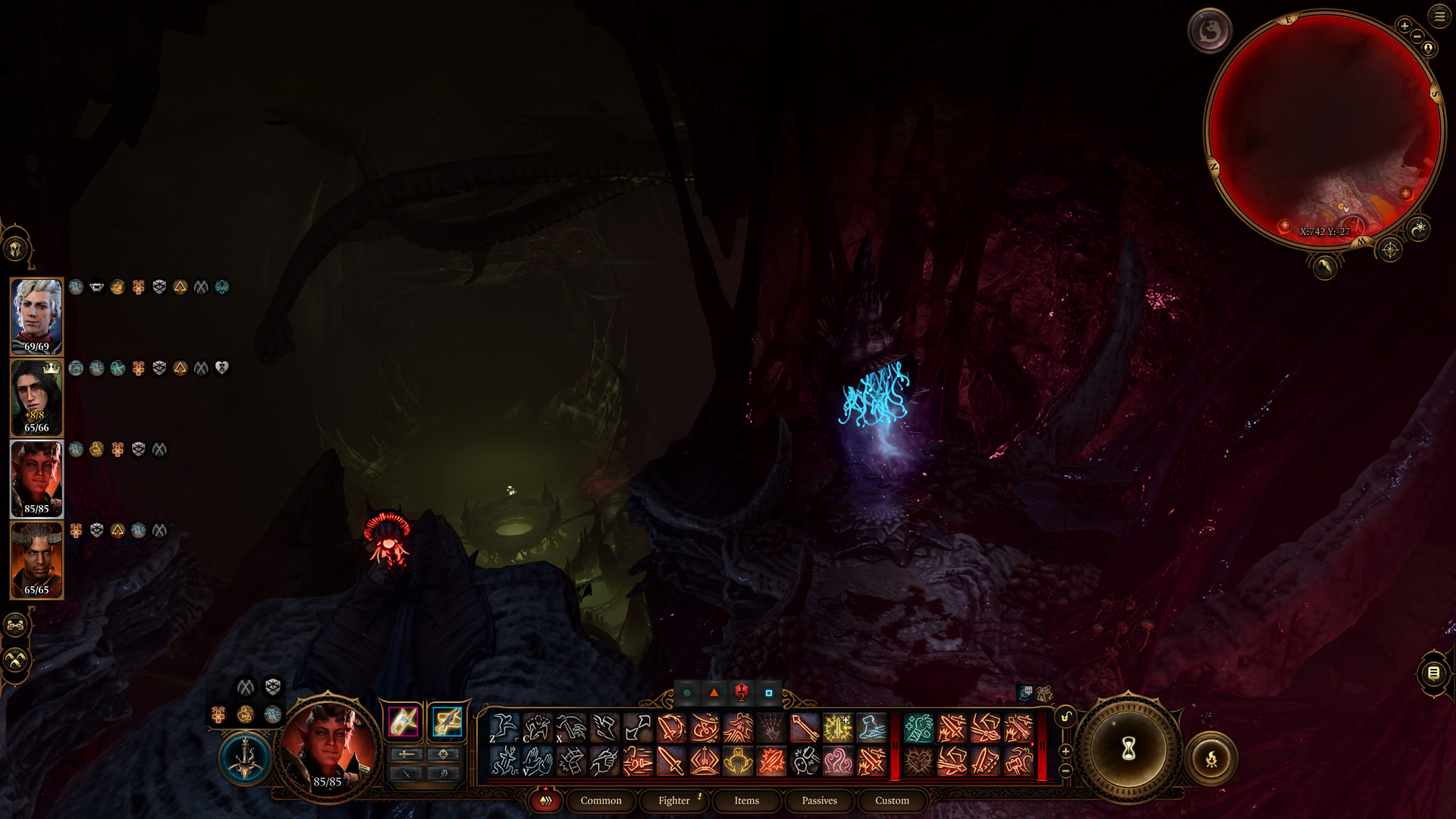Zoom out on the minimap
The height and width of the screenshot is (819, 1456).
(1417, 36)
